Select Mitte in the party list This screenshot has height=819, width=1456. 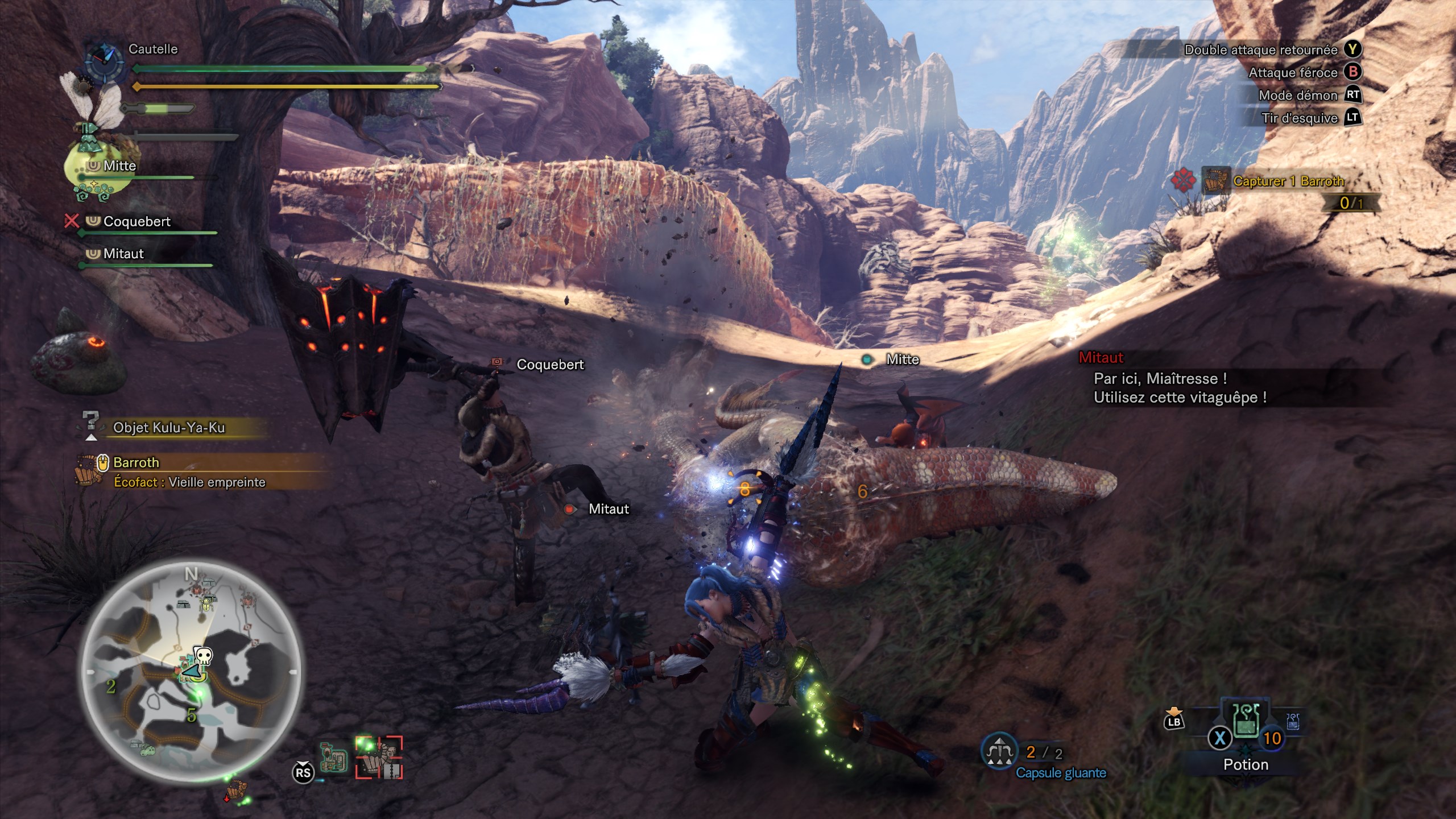click(x=119, y=166)
